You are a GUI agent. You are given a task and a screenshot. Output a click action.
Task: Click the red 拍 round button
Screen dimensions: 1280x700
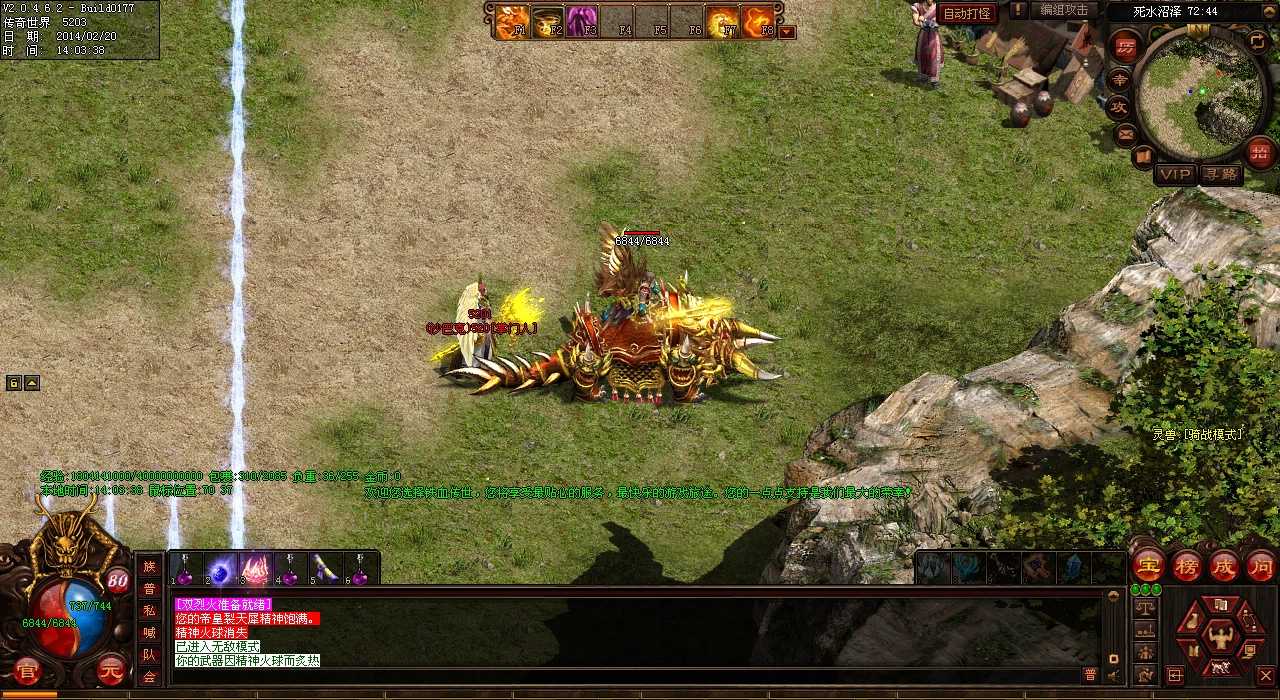click(1260, 152)
